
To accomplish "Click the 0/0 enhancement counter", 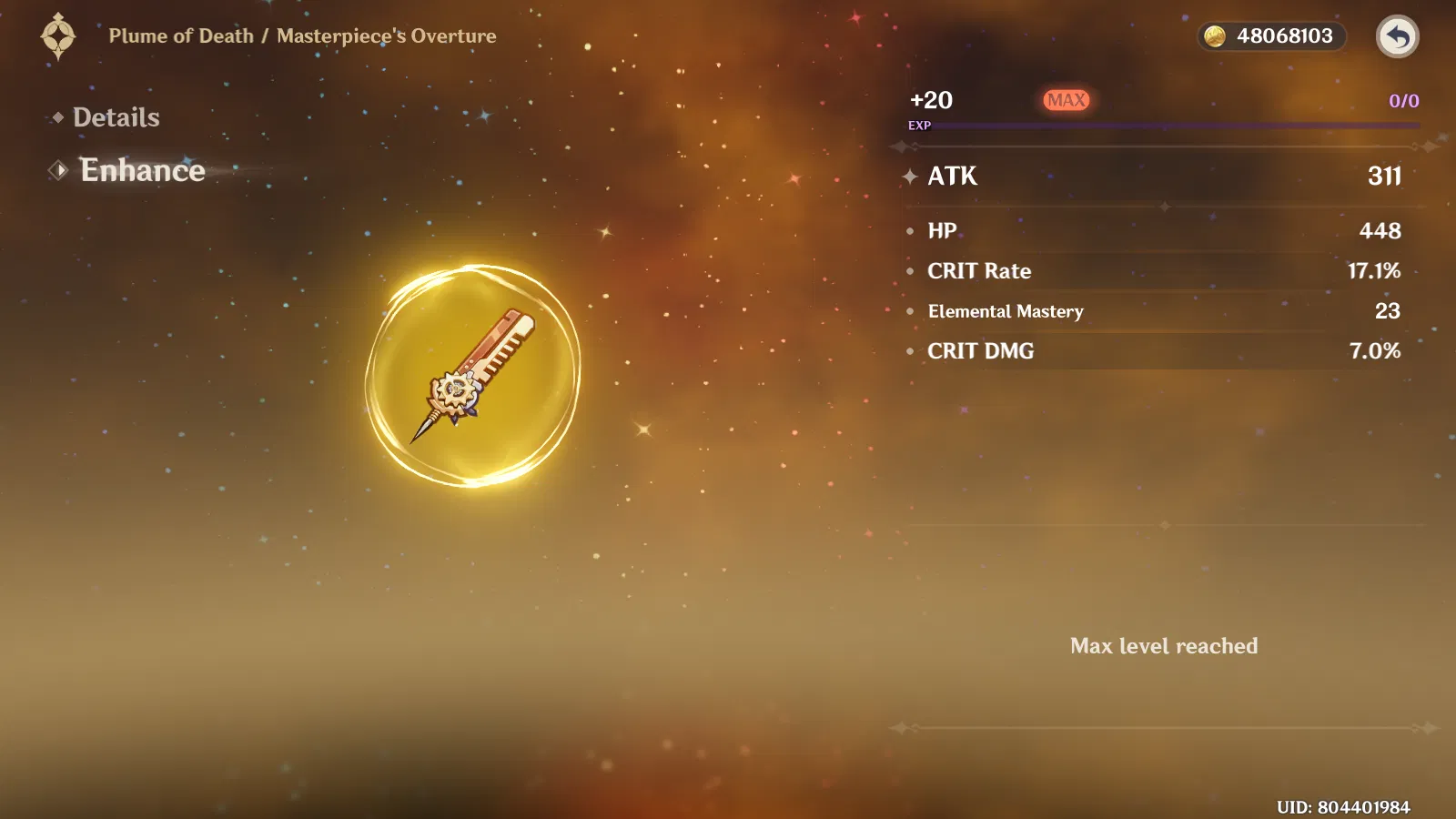I will [x=1401, y=101].
